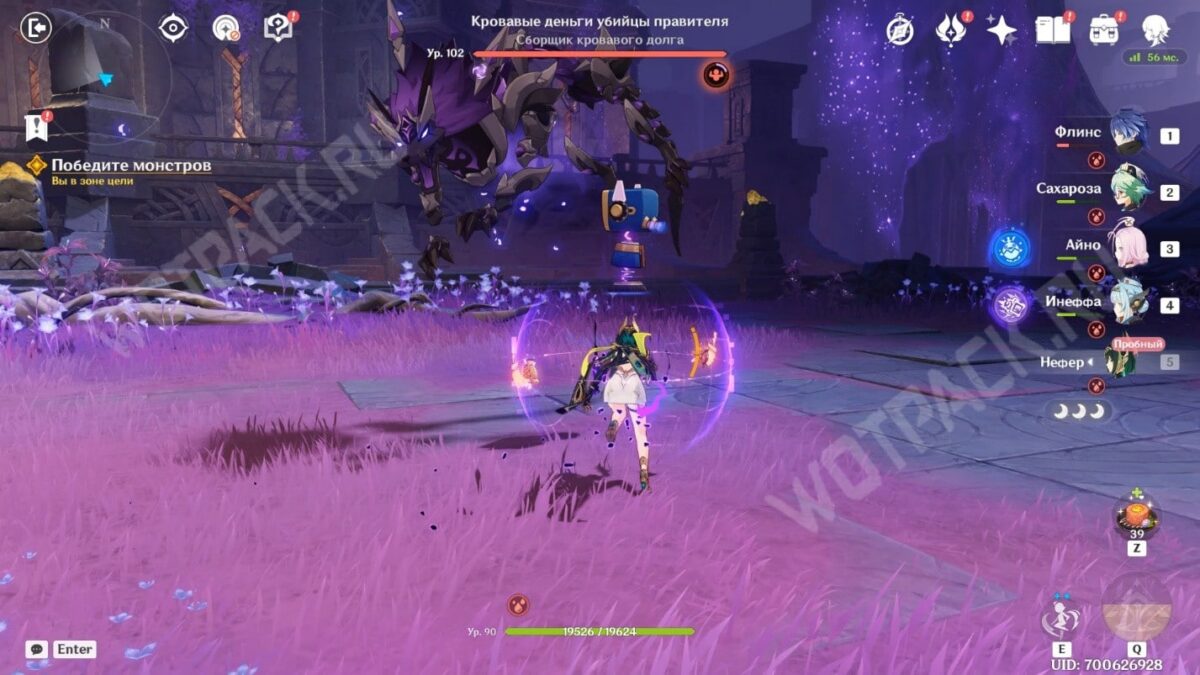Switch to party member Флинс

click(x=1127, y=133)
